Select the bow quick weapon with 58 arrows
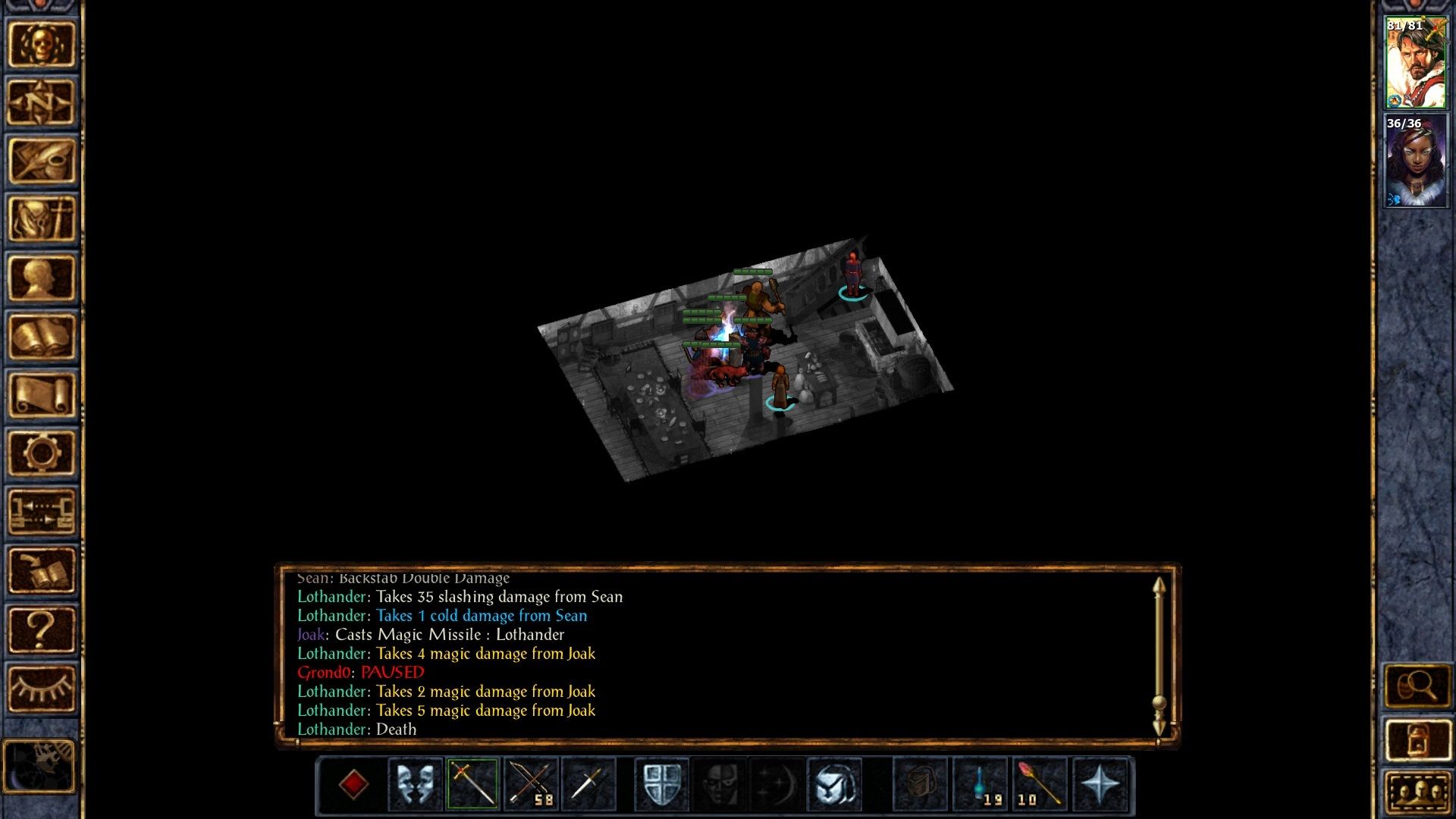Viewport: 1456px width, 819px height. (x=531, y=785)
